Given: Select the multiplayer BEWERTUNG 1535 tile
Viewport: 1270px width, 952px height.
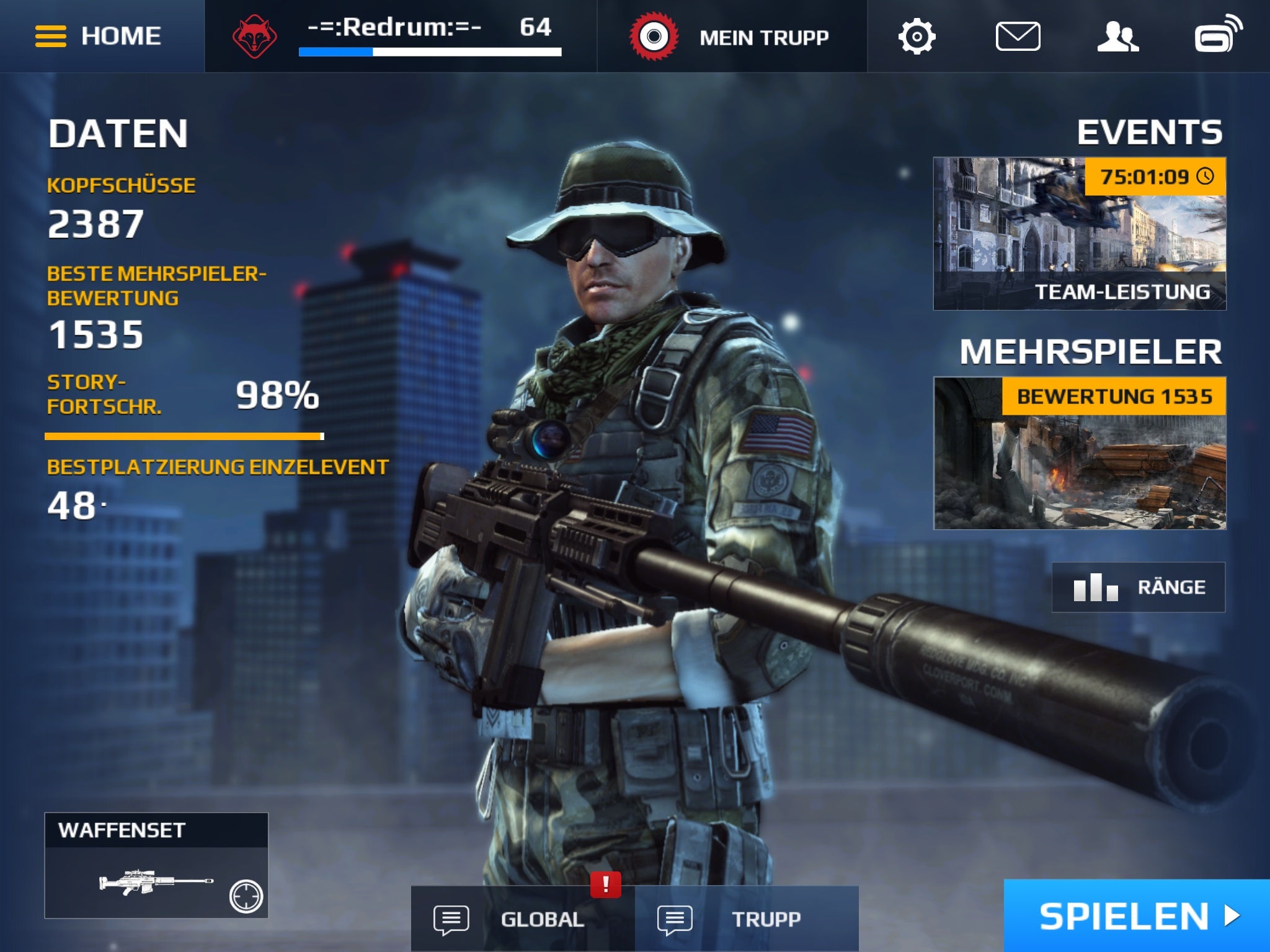Looking at the screenshot, I should pyautogui.click(x=1080, y=453).
